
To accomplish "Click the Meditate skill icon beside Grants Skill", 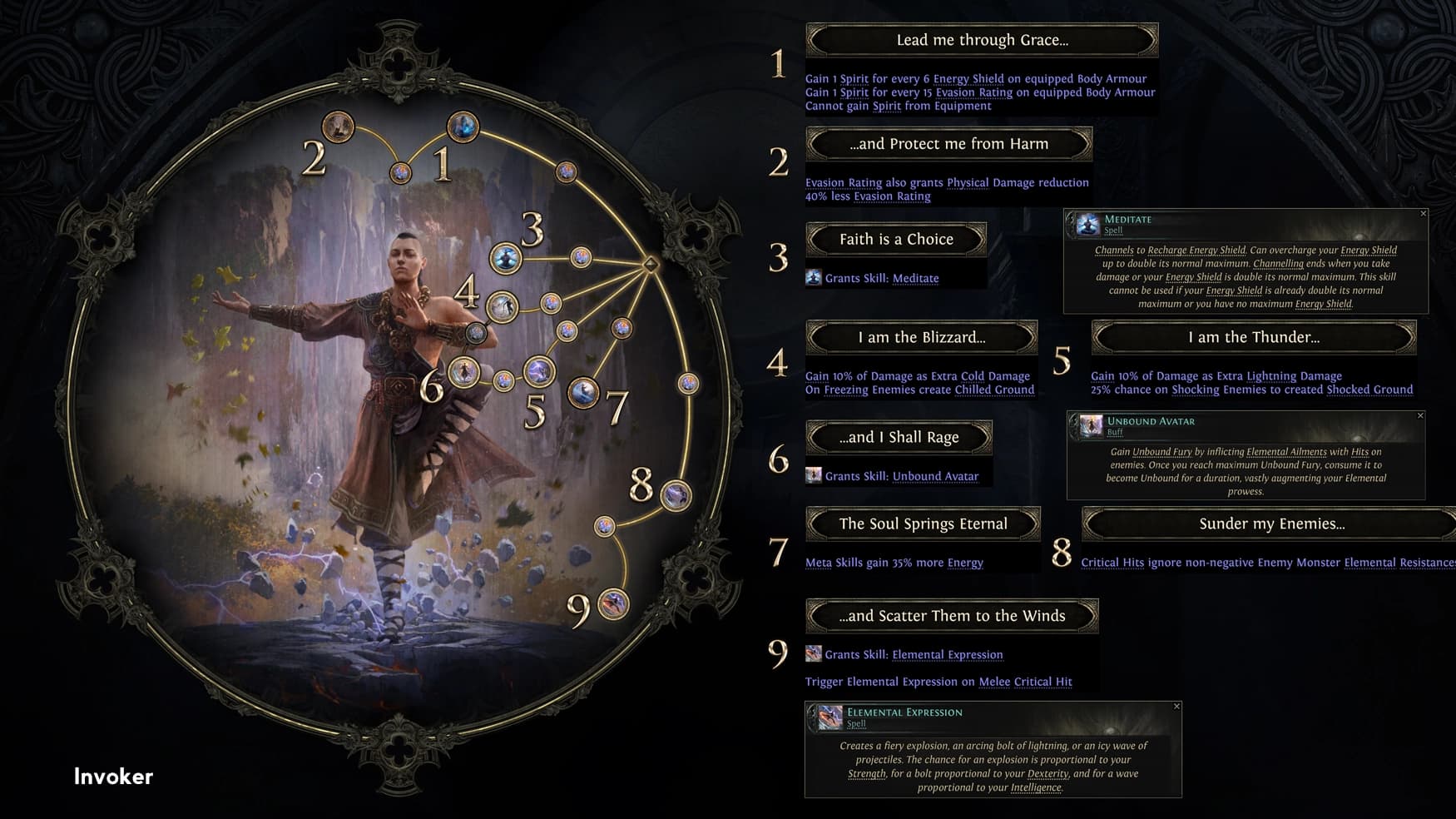I will click(x=813, y=277).
